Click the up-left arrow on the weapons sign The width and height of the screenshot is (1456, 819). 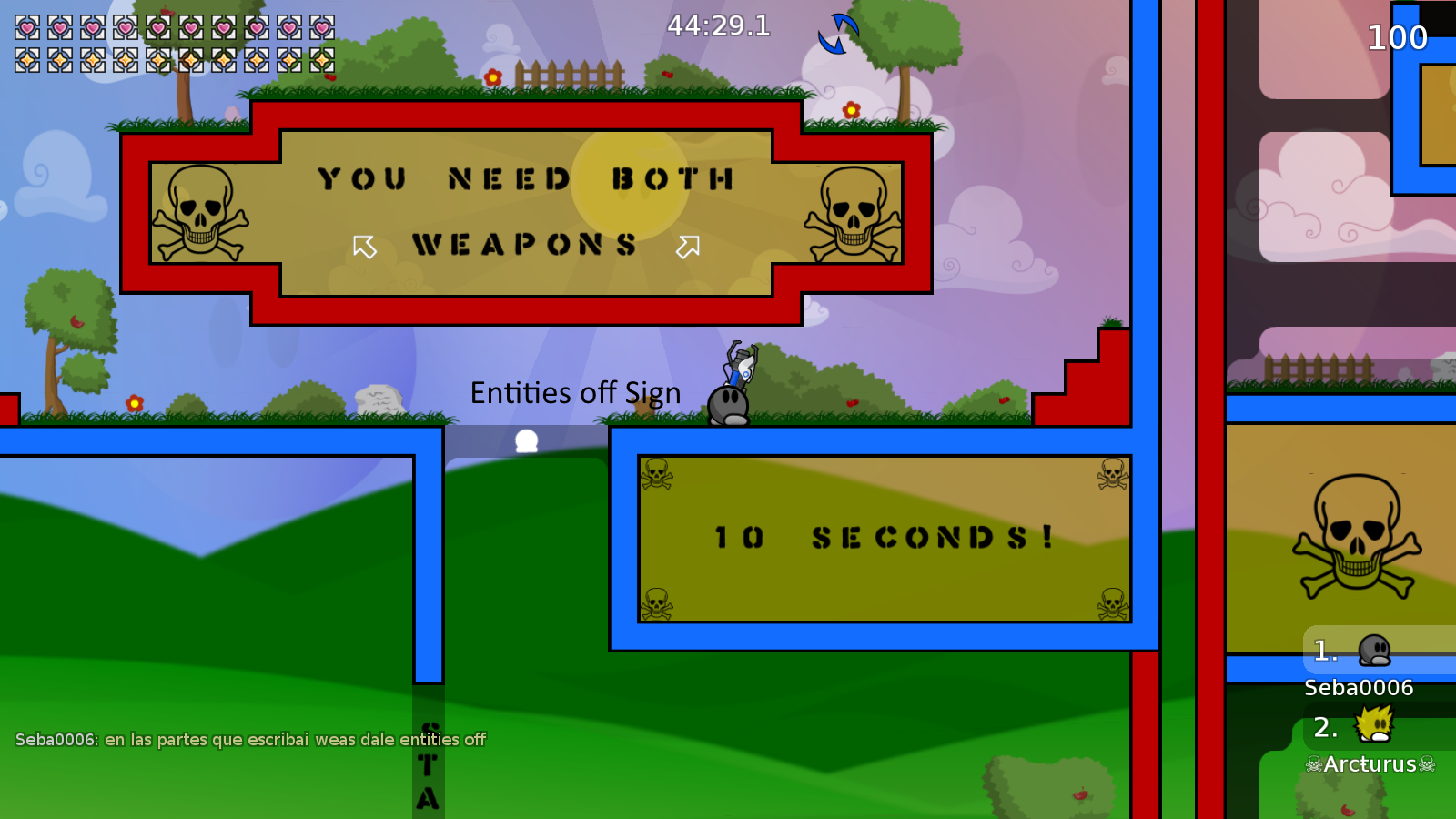pyautogui.click(x=364, y=244)
